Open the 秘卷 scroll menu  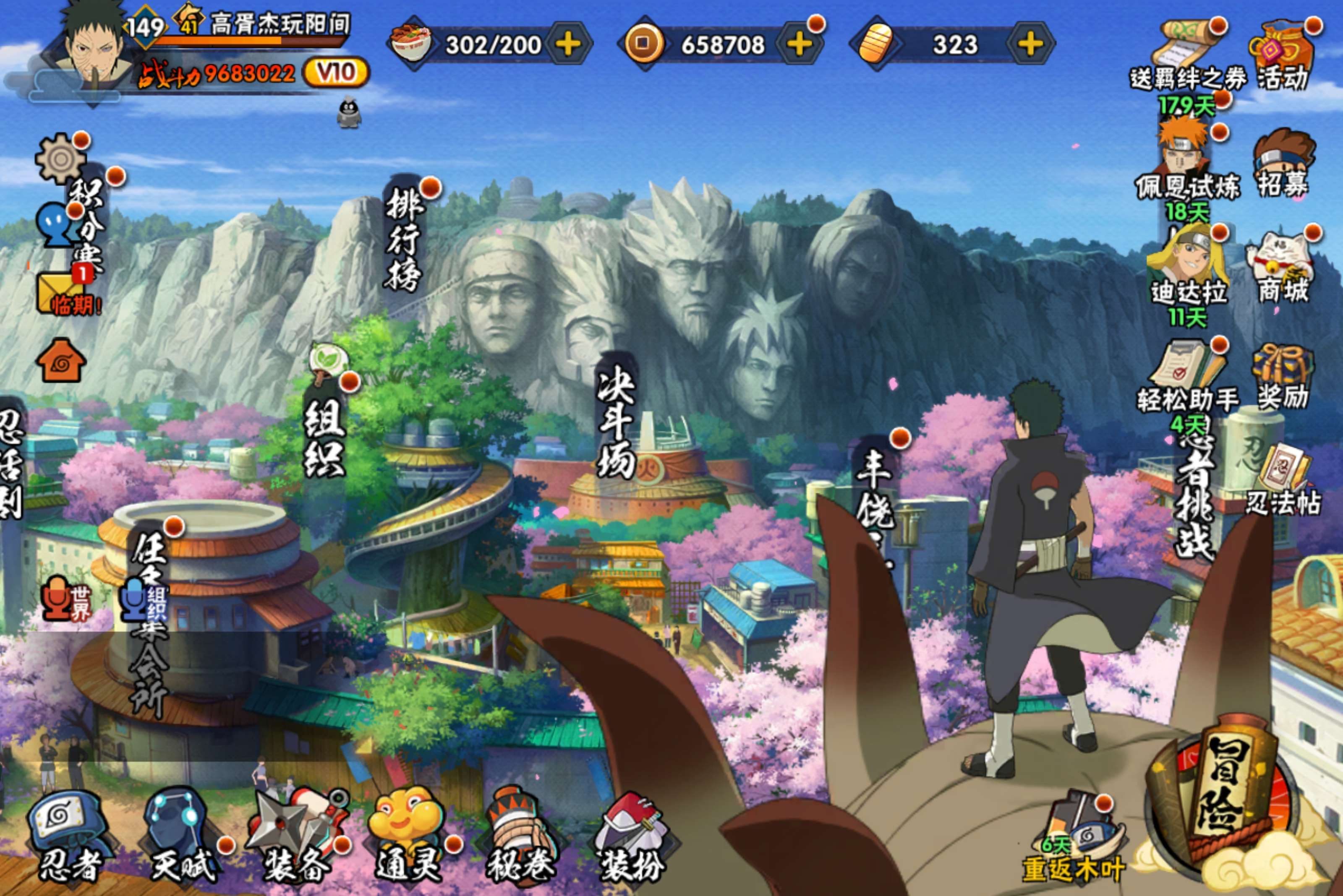(521, 834)
